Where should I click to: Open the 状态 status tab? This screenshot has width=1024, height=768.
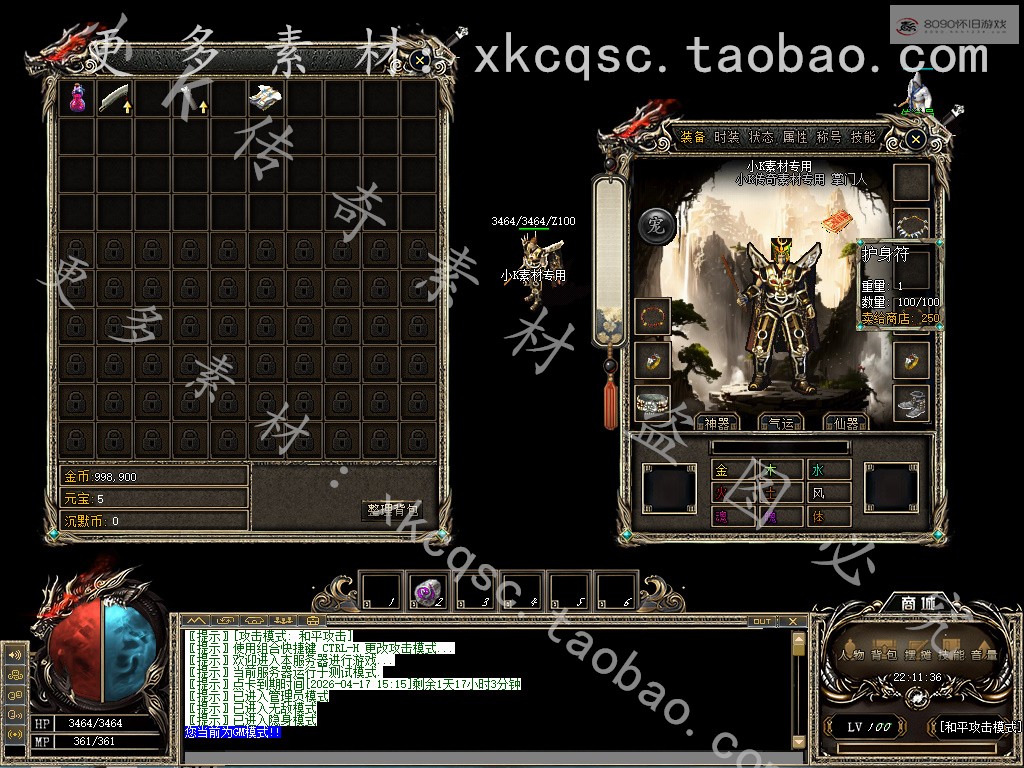click(x=761, y=138)
